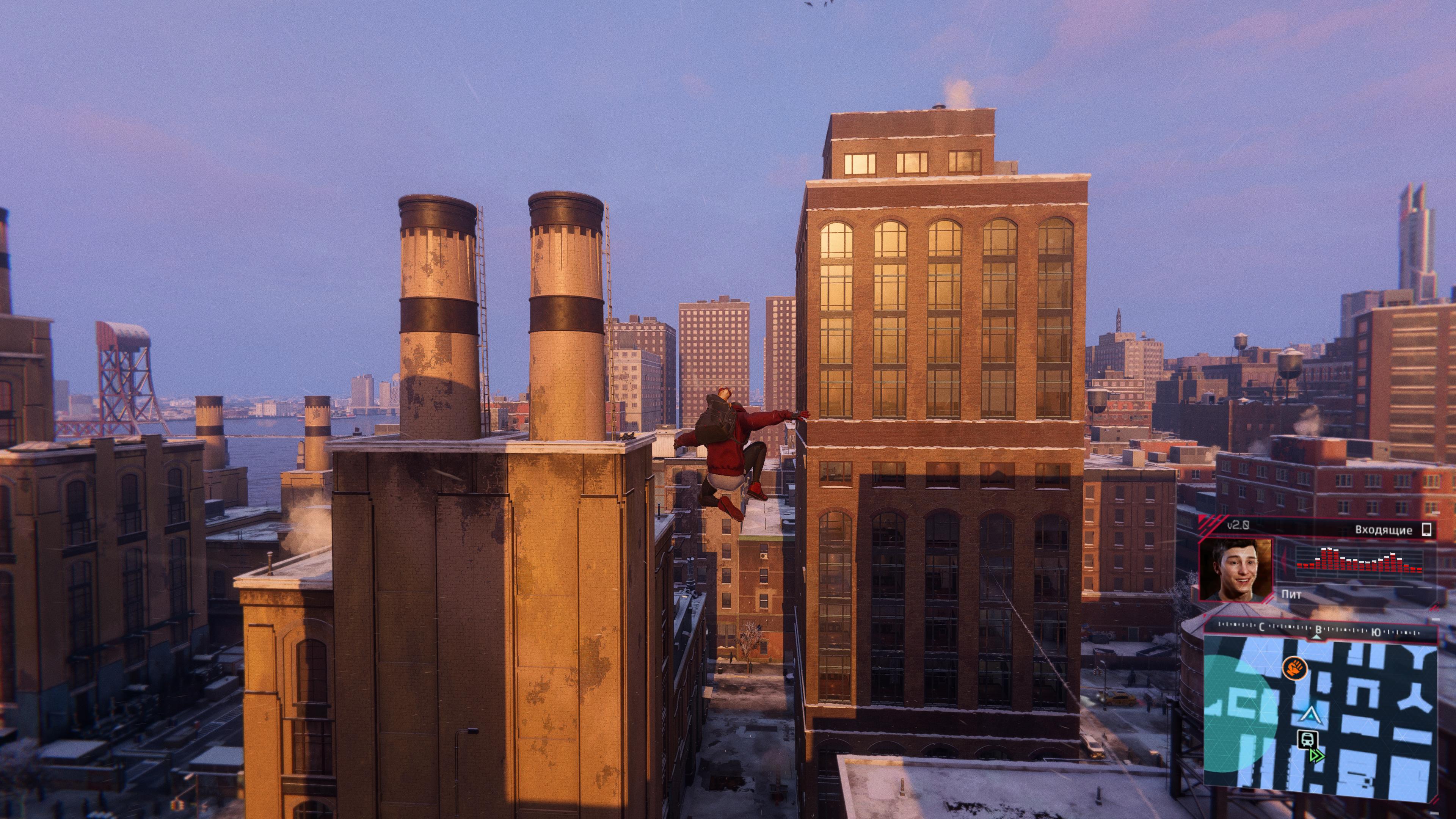
Task: Select the bus fast-travel marker on minimap
Action: 1308,739
